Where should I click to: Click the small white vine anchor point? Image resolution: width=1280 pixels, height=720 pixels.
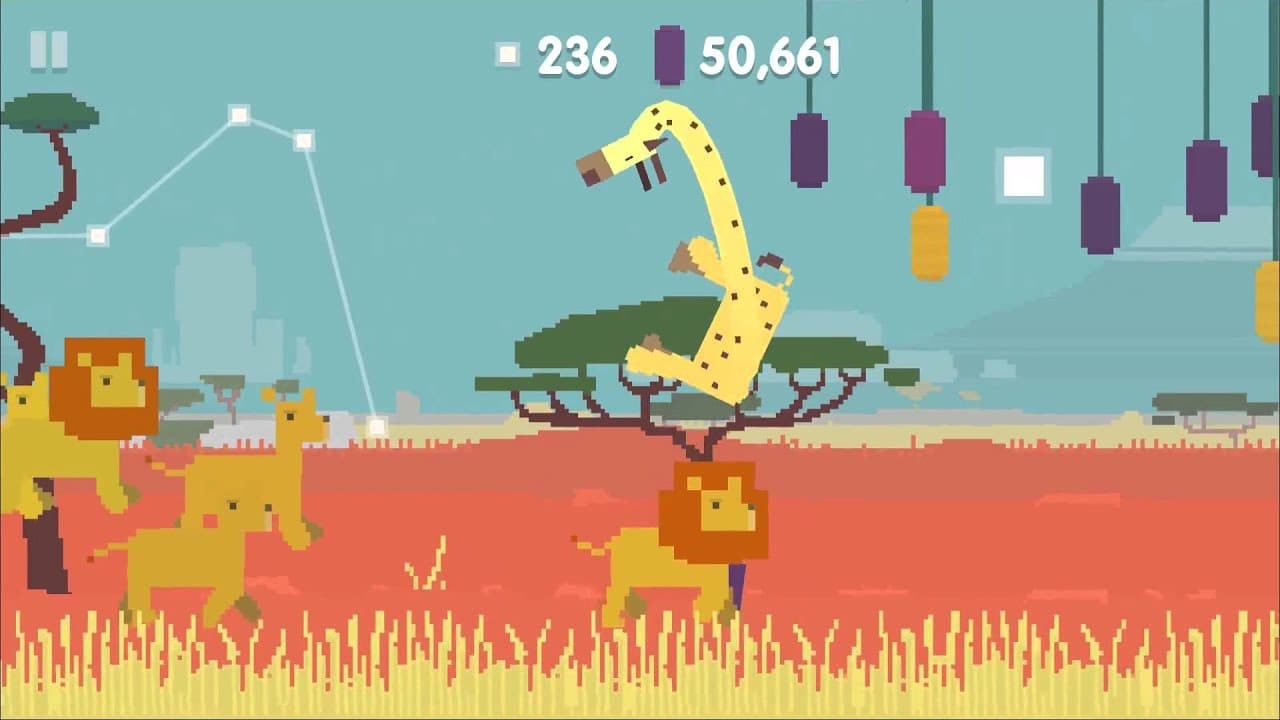[96, 236]
